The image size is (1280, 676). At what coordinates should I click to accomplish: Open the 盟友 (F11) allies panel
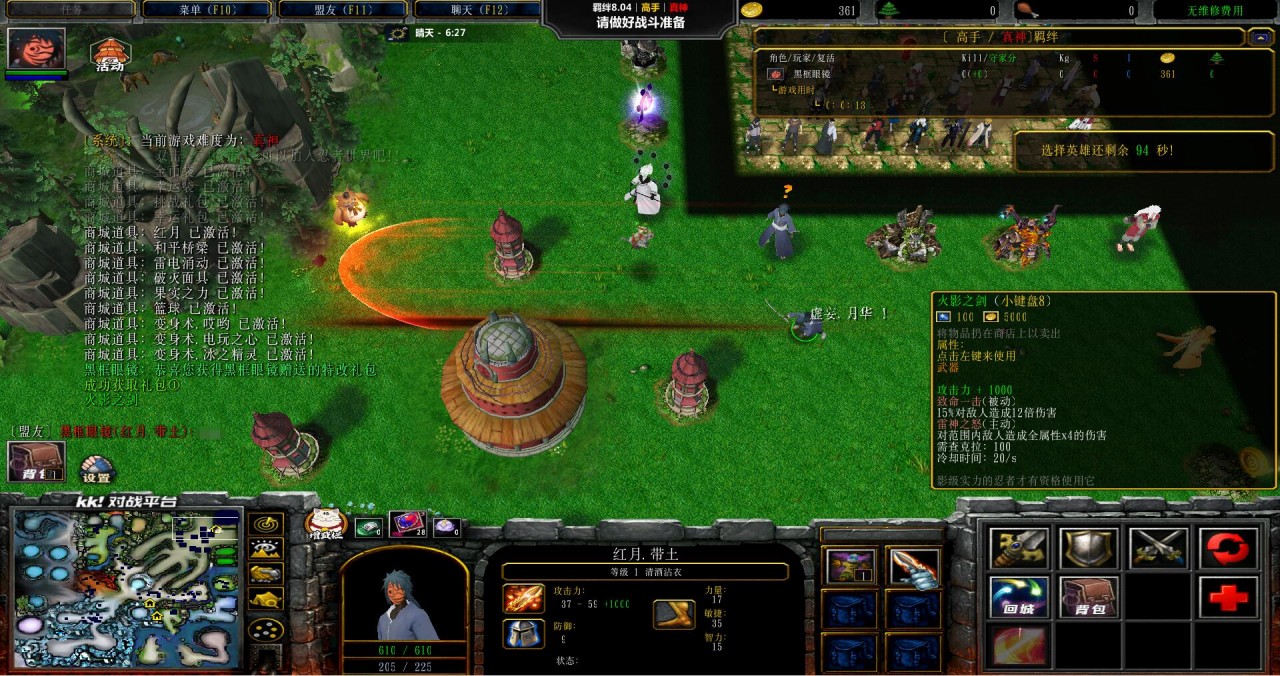pyautogui.click(x=343, y=10)
